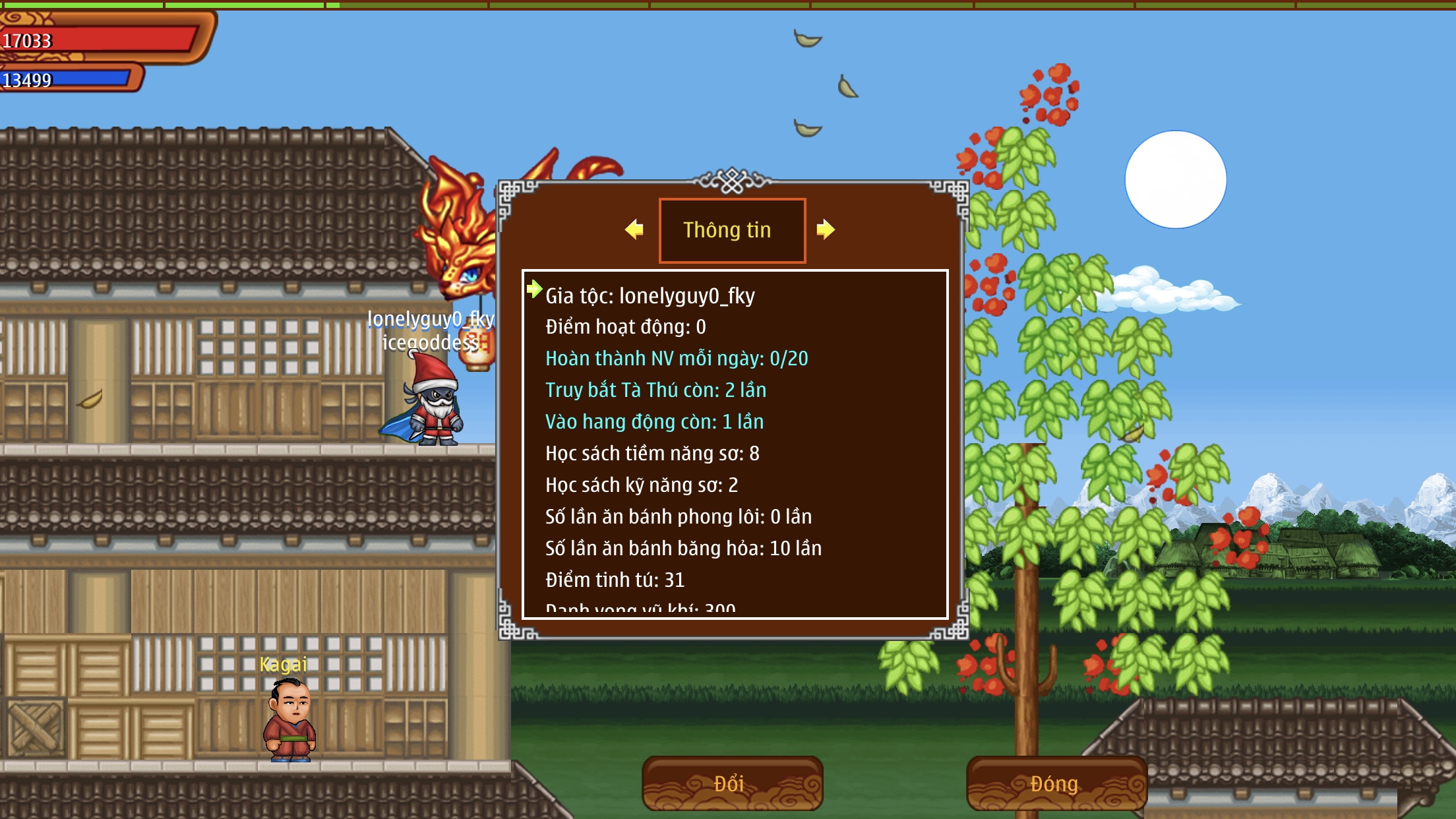The width and height of the screenshot is (1456, 819).
Task: Choose Học sách tiềm năng sơ row
Action: (x=652, y=454)
